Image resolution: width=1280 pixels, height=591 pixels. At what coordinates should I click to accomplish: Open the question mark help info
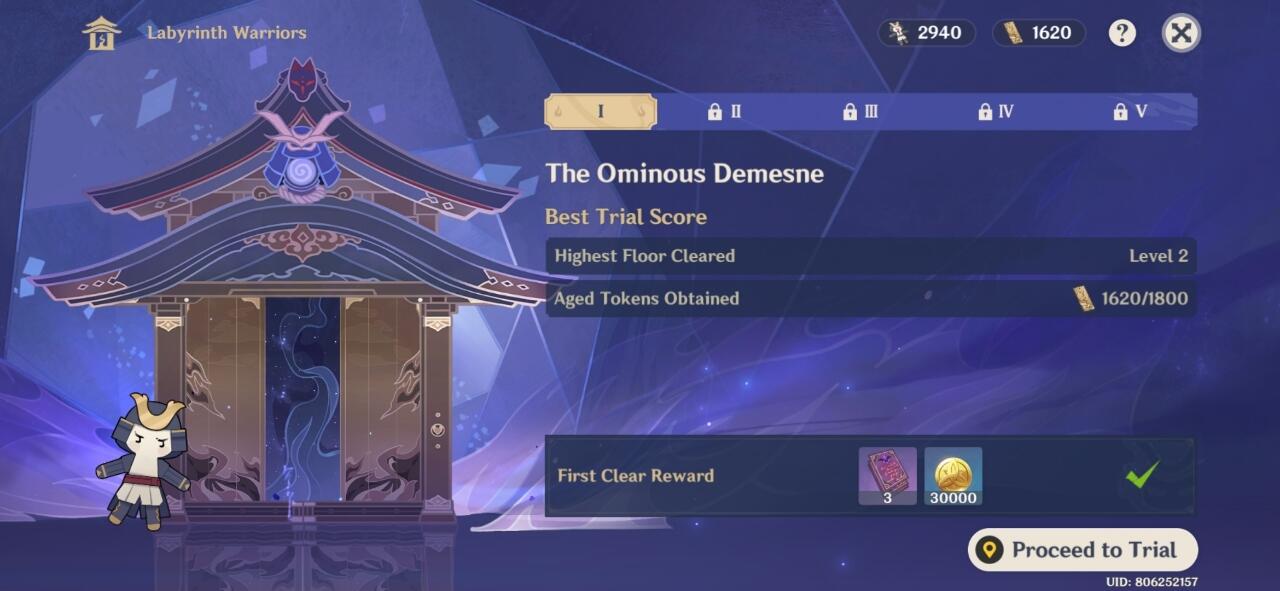coord(1122,33)
